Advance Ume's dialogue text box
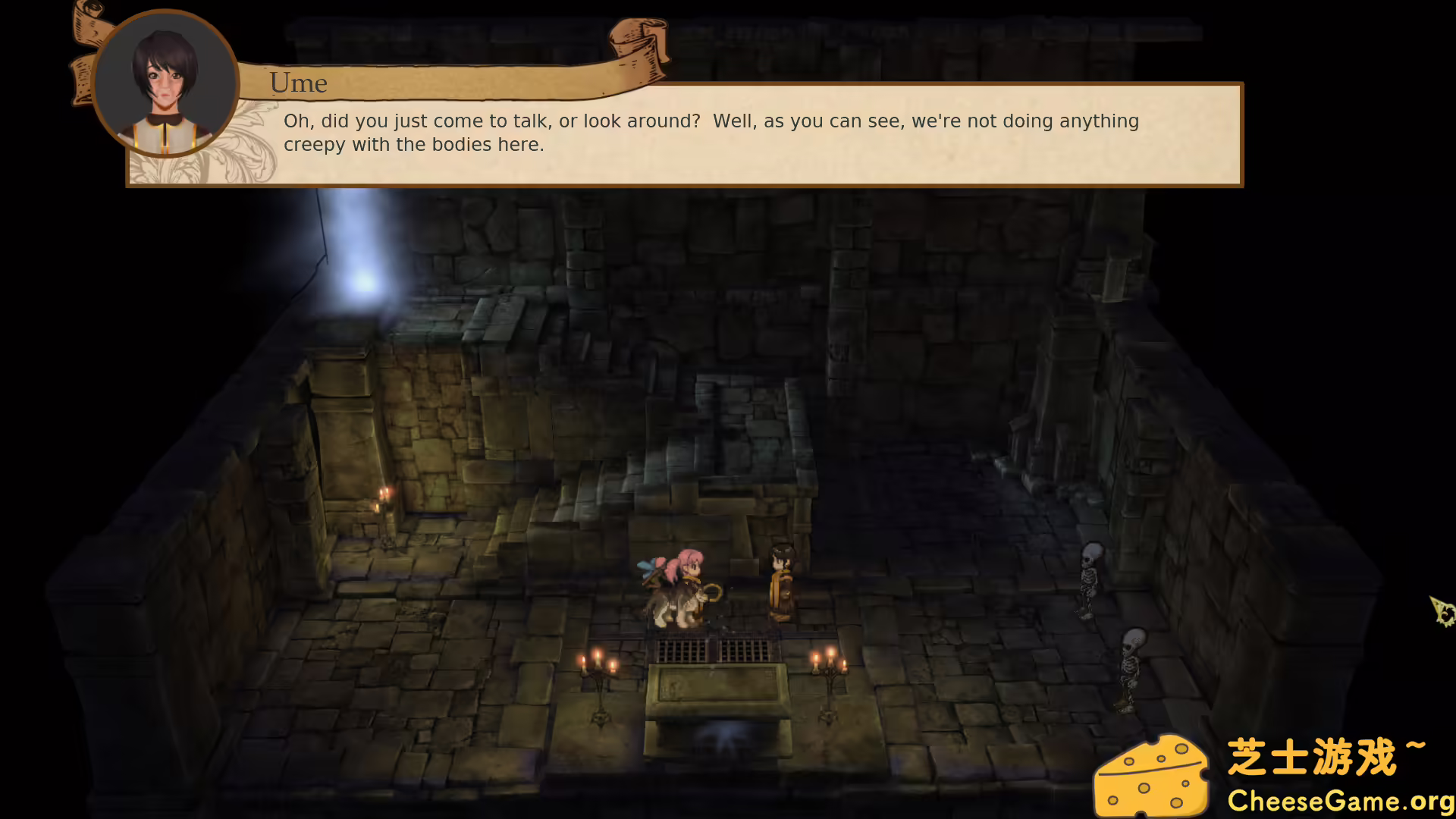 click(711, 133)
